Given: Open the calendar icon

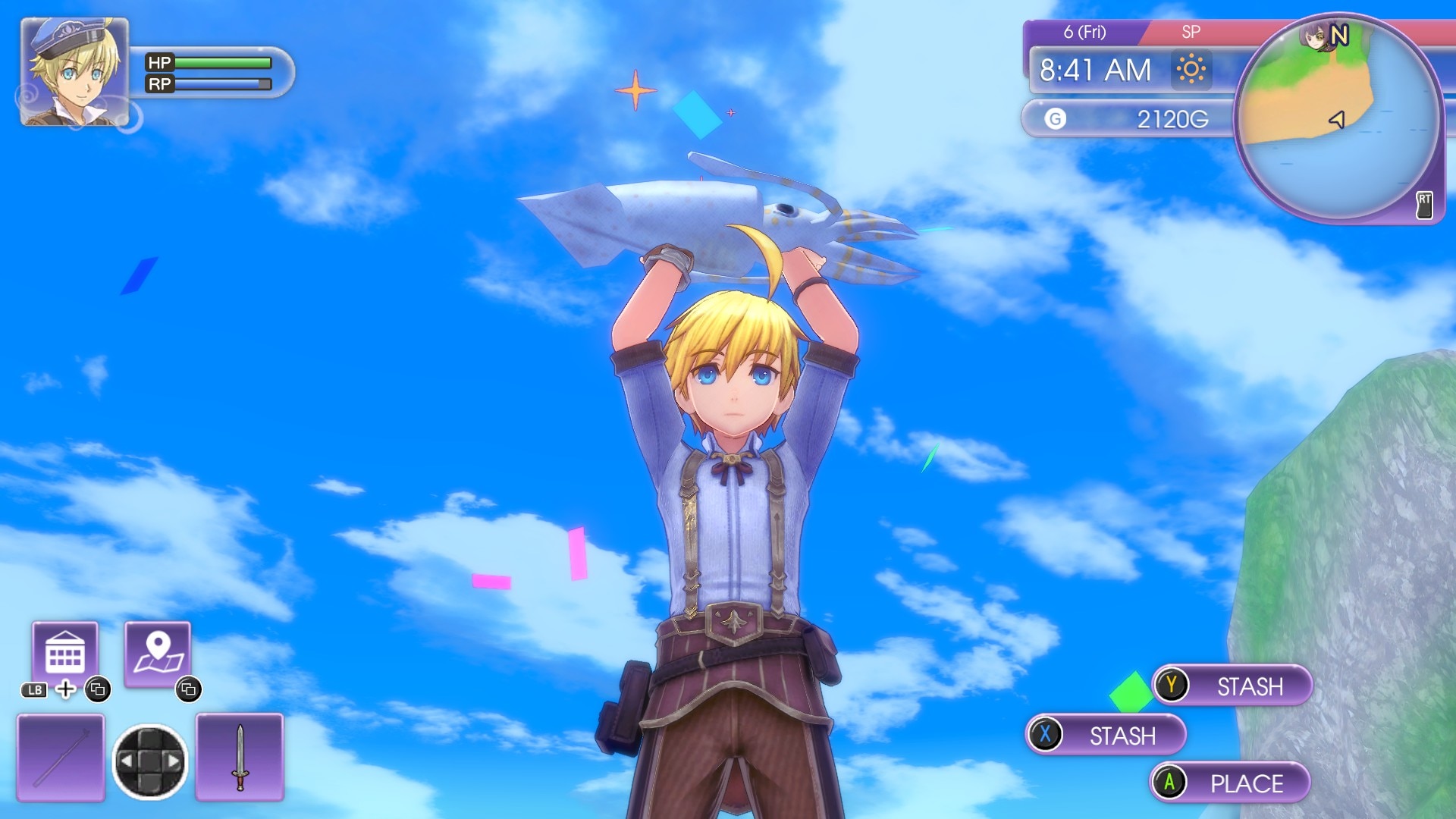Looking at the screenshot, I should (64, 654).
